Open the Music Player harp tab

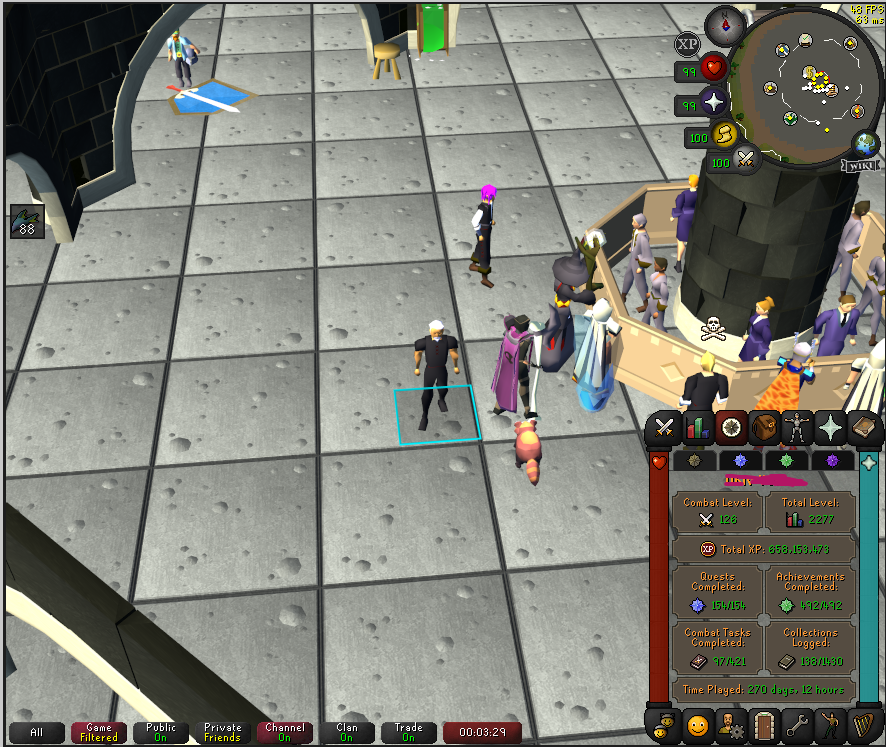pyautogui.click(x=864, y=723)
